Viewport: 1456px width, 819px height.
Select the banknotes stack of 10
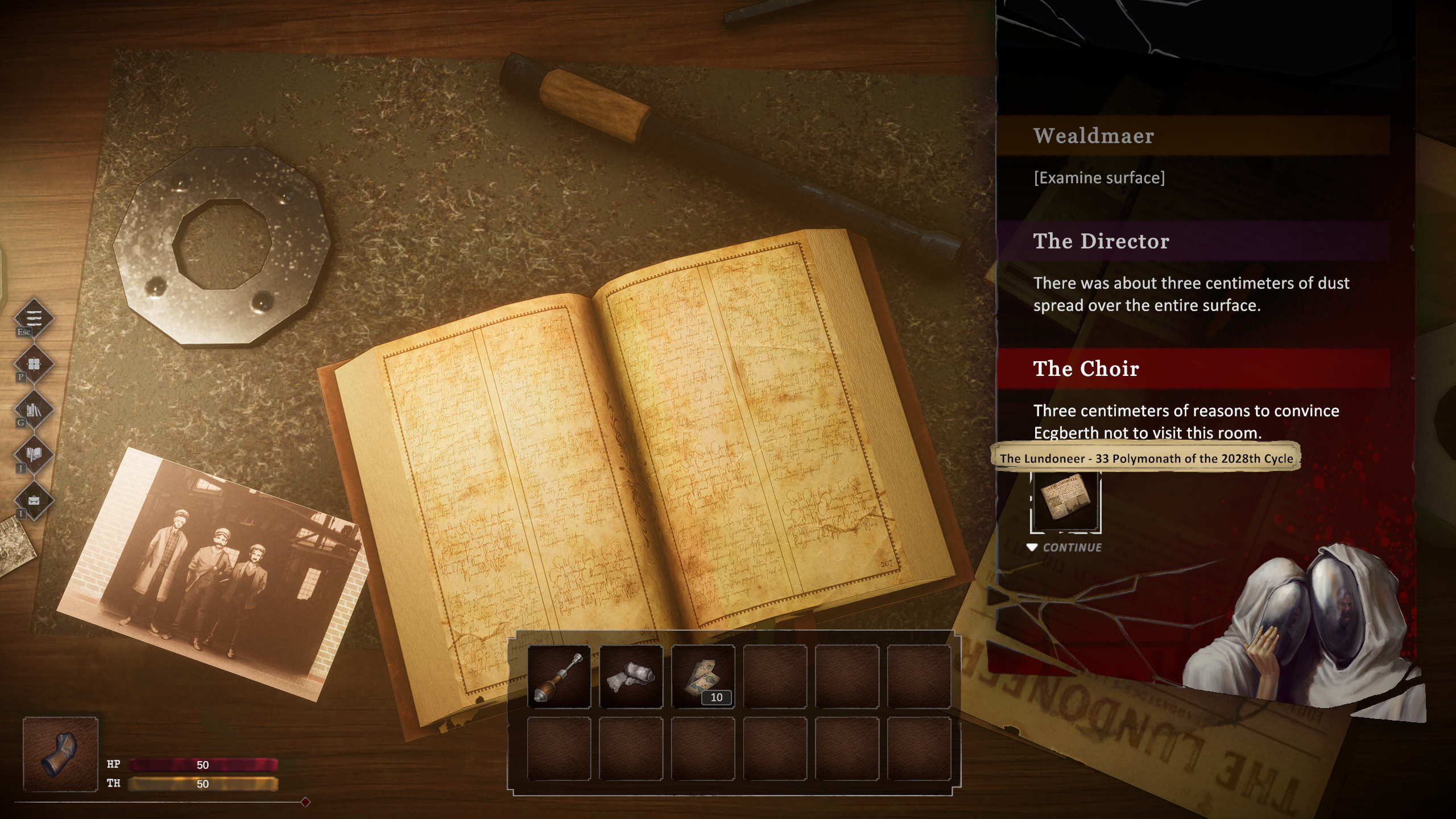click(x=703, y=676)
